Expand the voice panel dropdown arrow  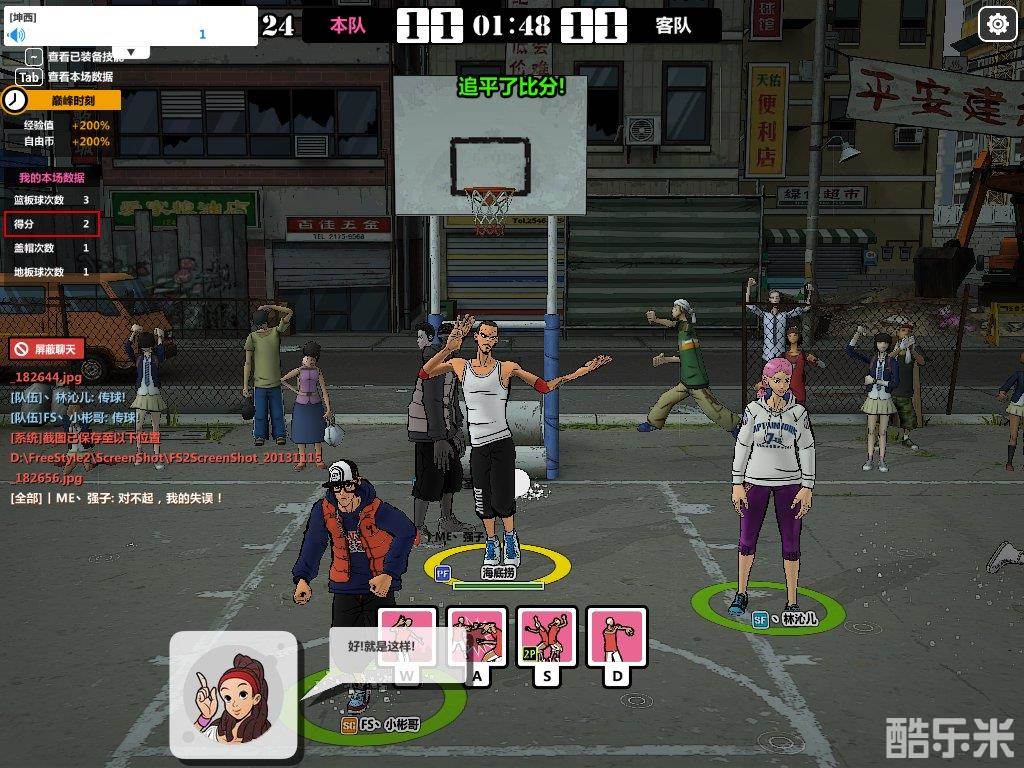point(131,52)
